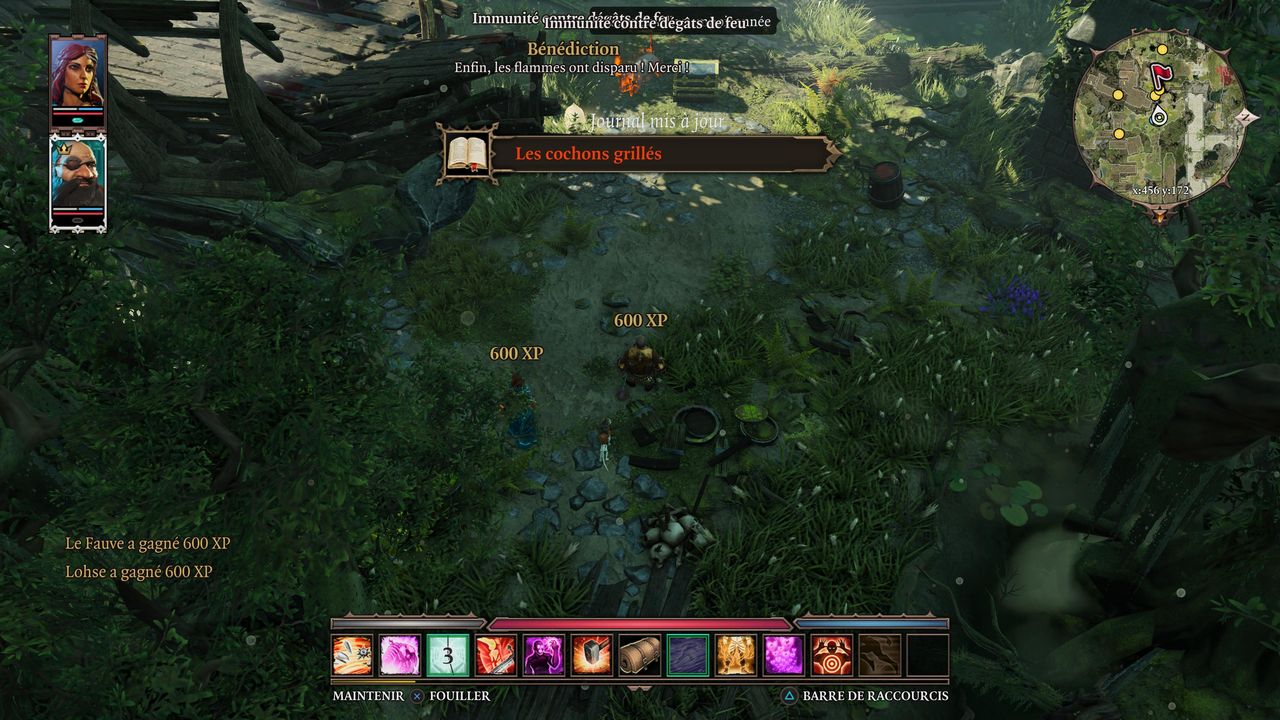The height and width of the screenshot is (720, 1280).
Task: Cast the purple figure spell
Action: [544, 655]
